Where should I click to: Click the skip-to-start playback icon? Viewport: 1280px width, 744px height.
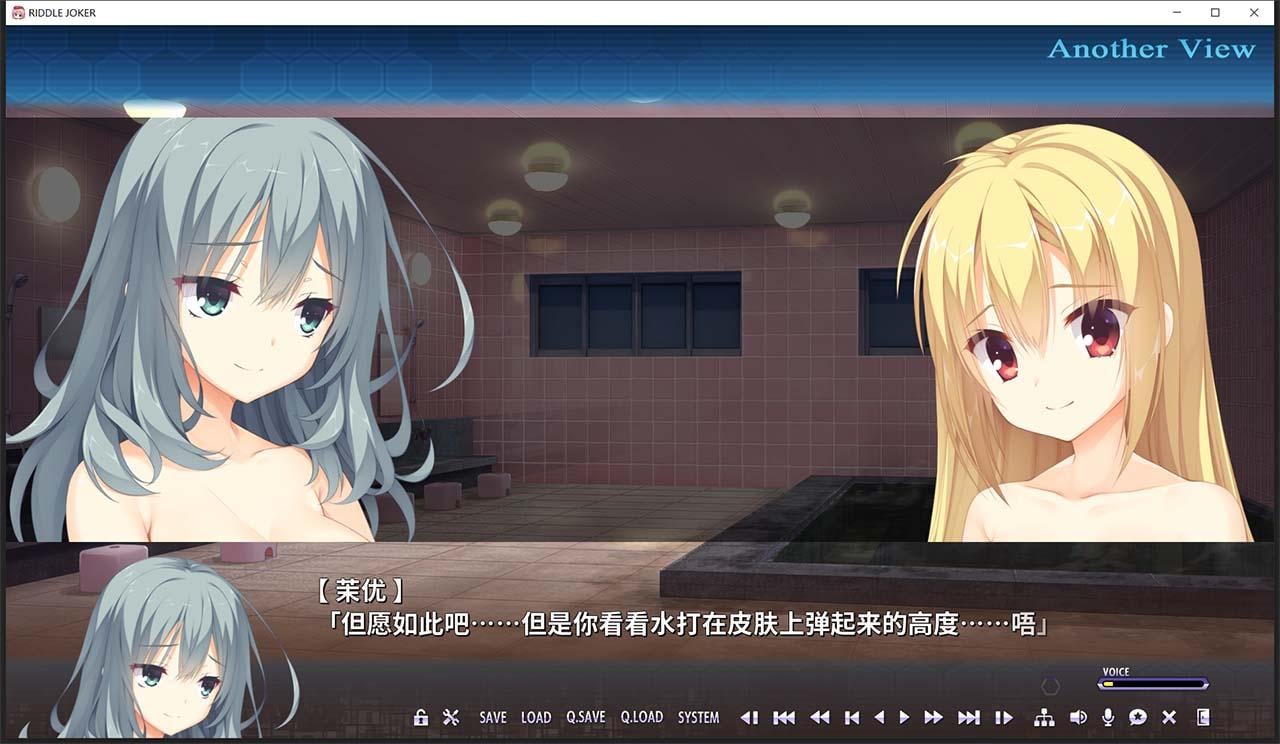pos(784,717)
